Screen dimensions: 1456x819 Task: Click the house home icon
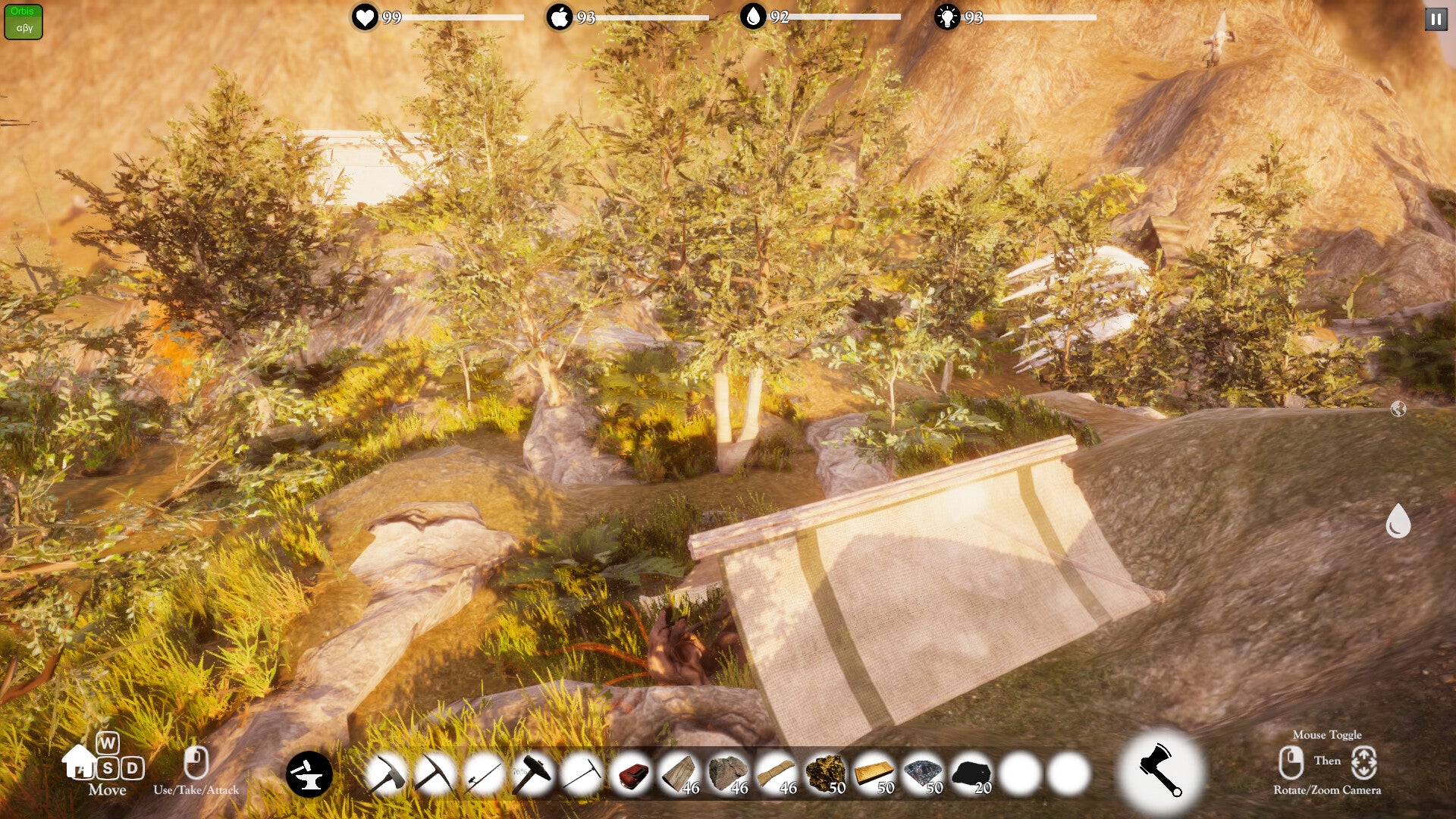(x=79, y=761)
